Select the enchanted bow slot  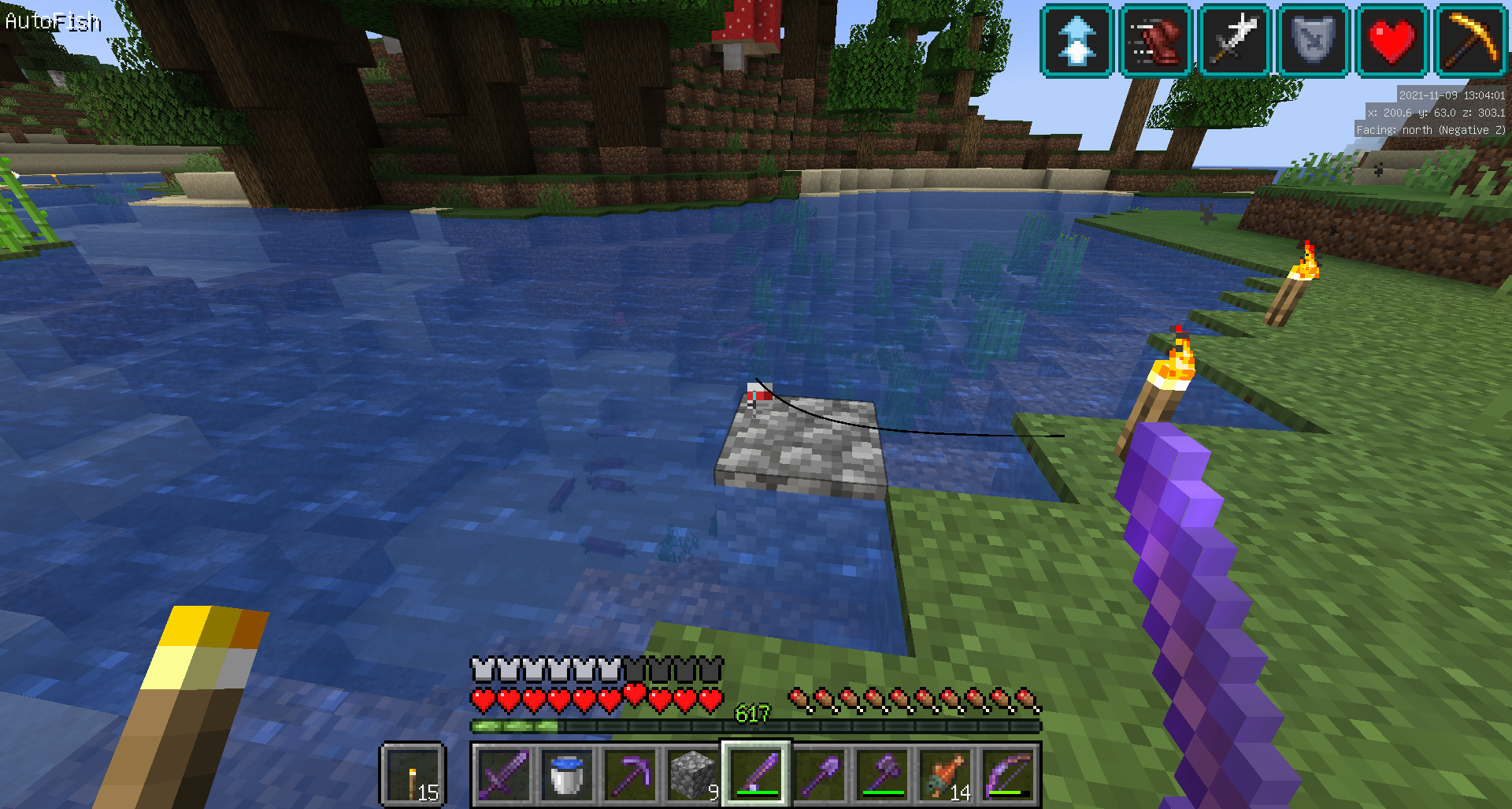1008,774
